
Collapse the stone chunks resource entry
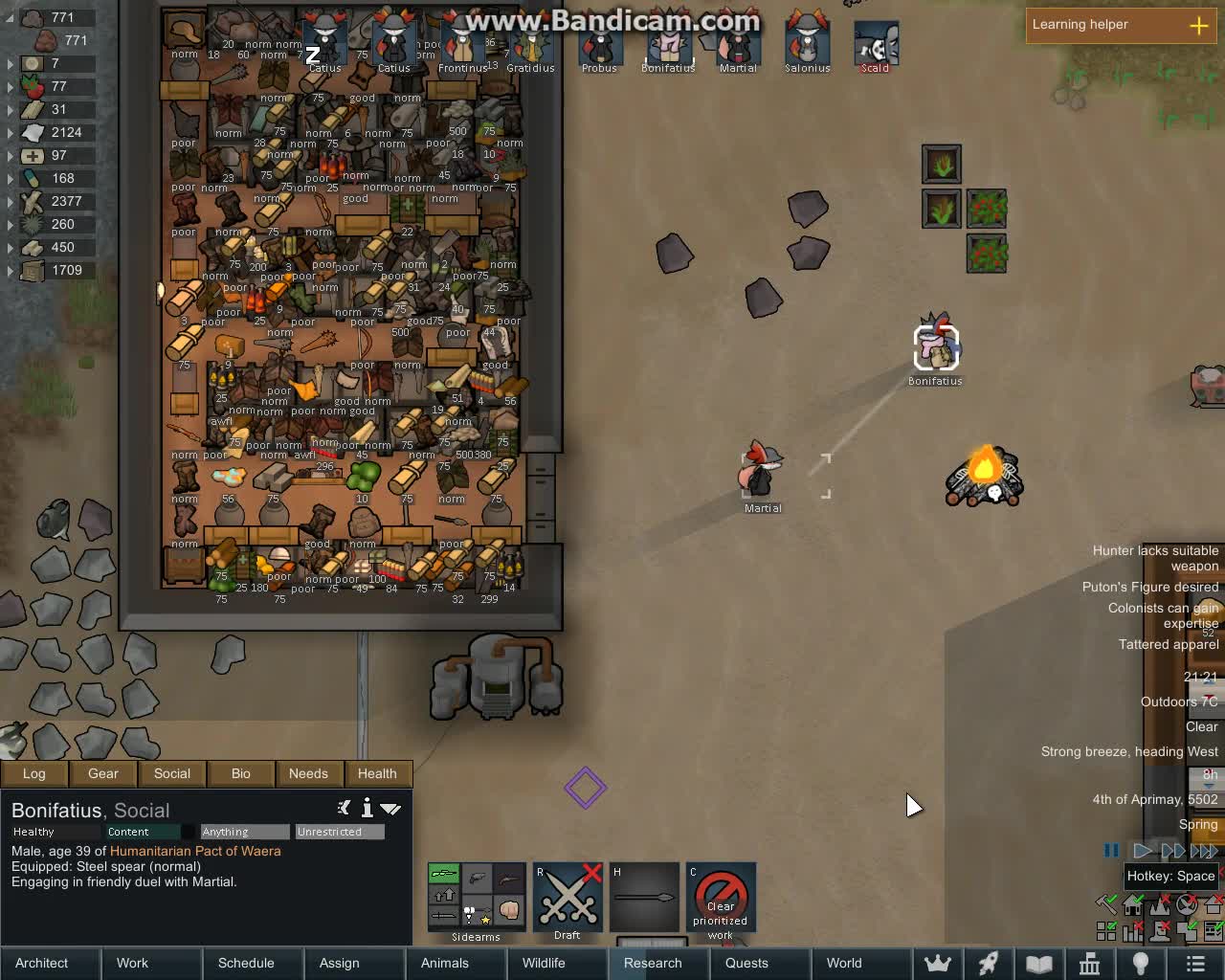coord(9,17)
